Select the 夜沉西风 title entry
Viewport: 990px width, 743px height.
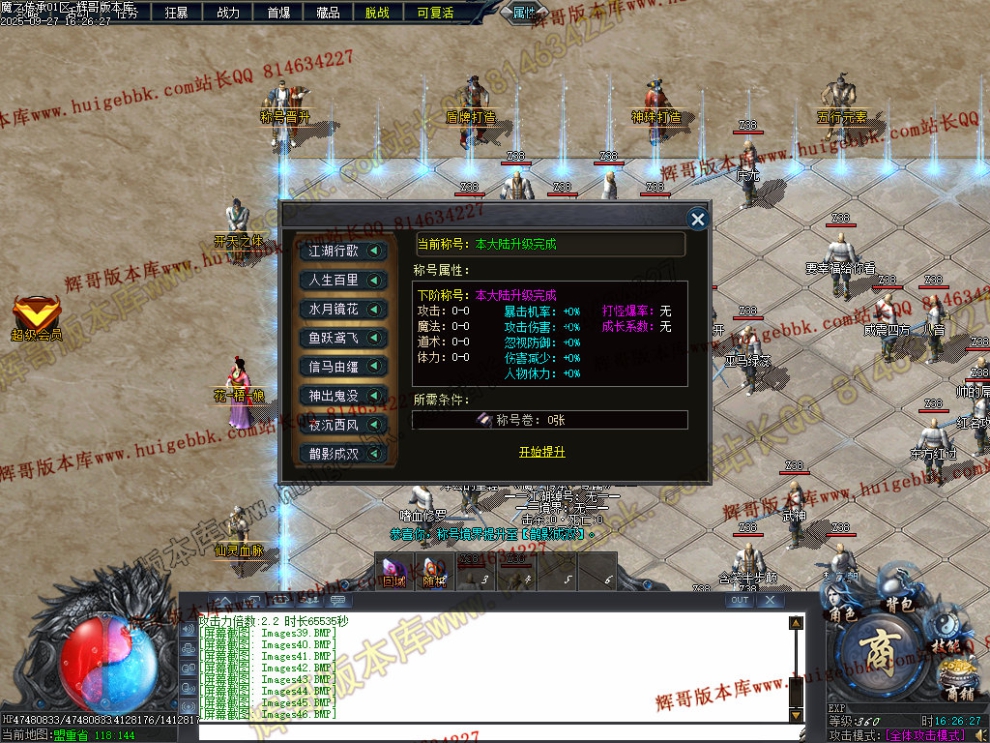pos(344,425)
